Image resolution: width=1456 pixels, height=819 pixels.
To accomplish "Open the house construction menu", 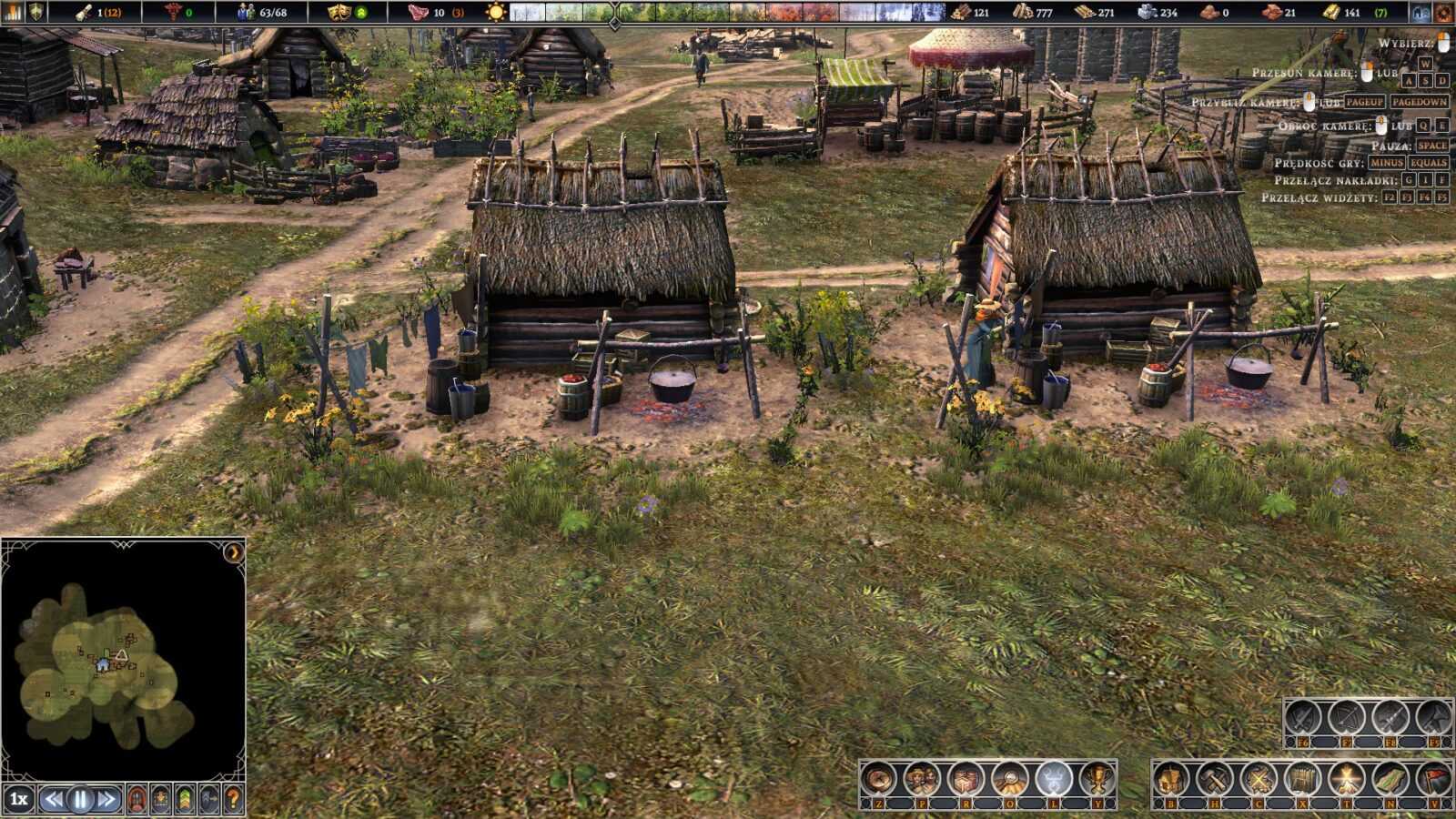I will [x=1170, y=780].
